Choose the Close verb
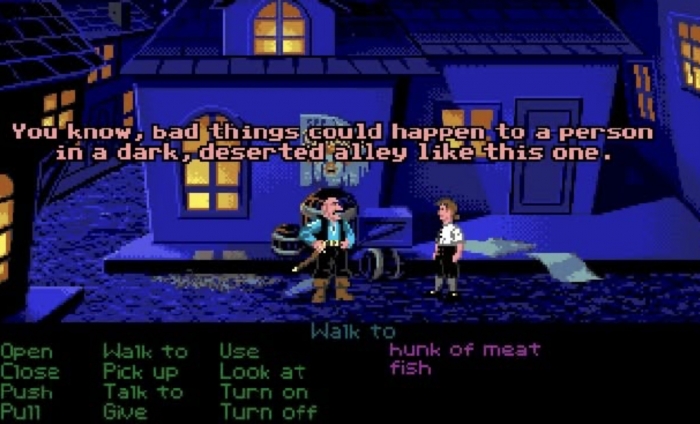The image size is (700, 424). 29,372
